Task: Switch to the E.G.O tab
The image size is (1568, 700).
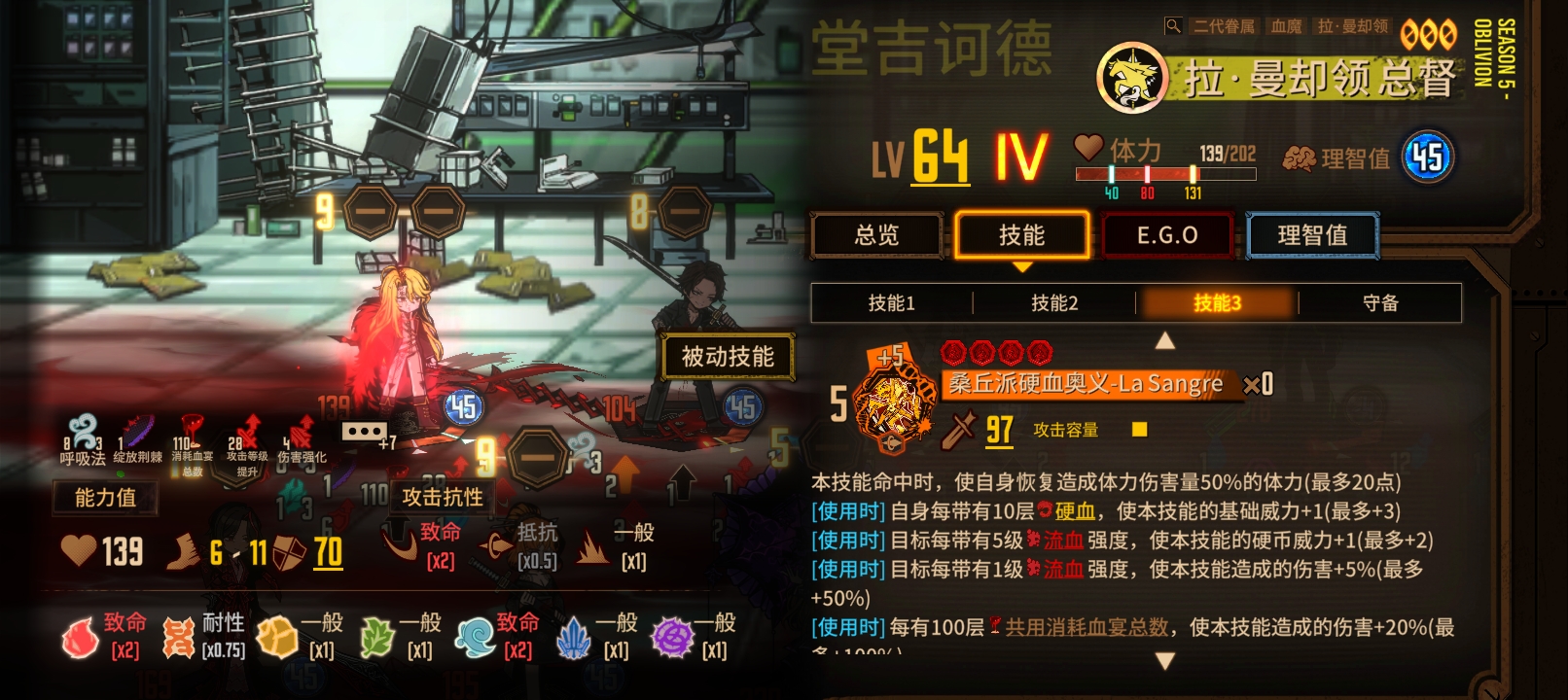Action: 1166,234
